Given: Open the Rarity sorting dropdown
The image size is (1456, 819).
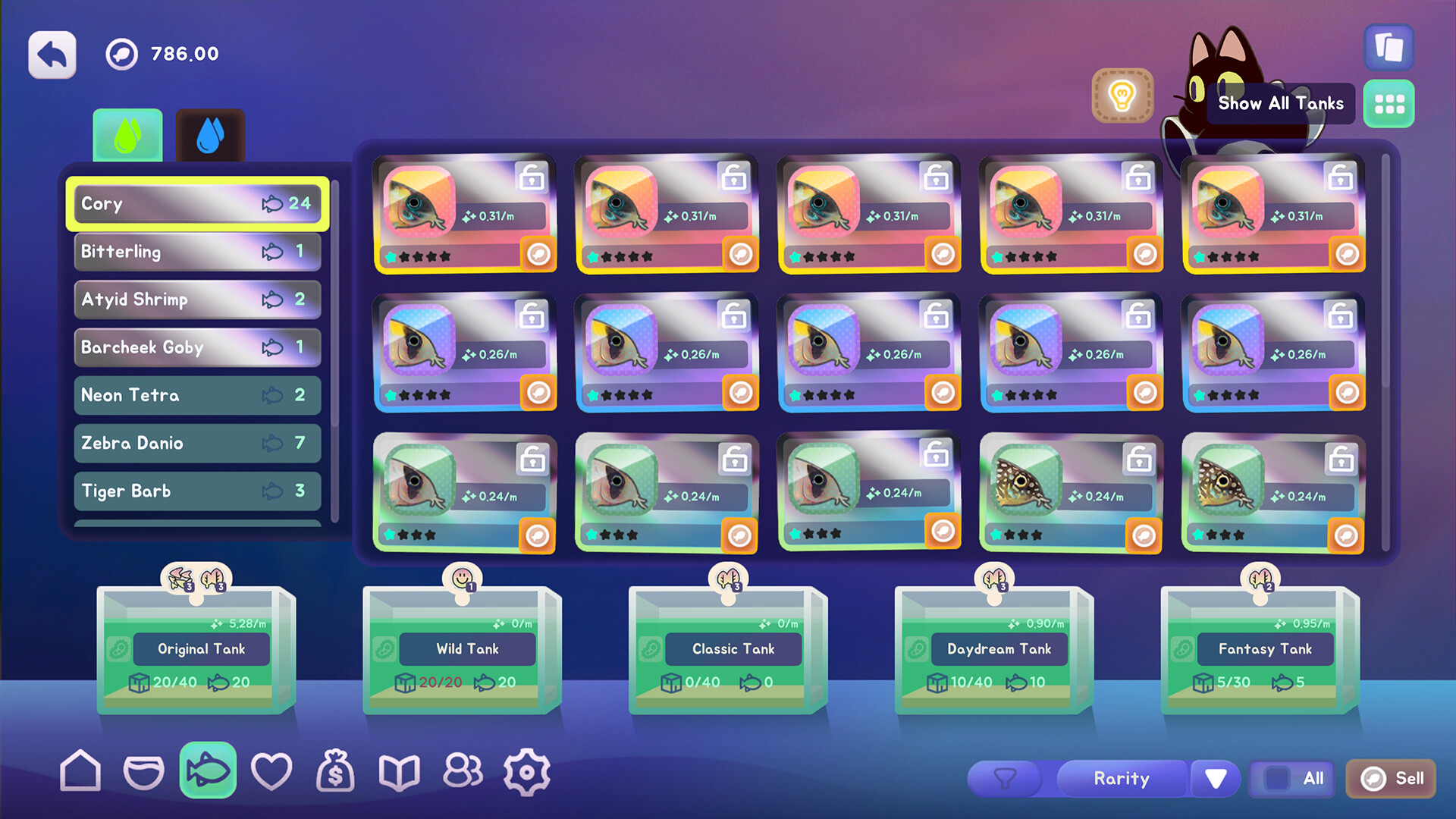Looking at the screenshot, I should pyautogui.click(x=1122, y=778).
